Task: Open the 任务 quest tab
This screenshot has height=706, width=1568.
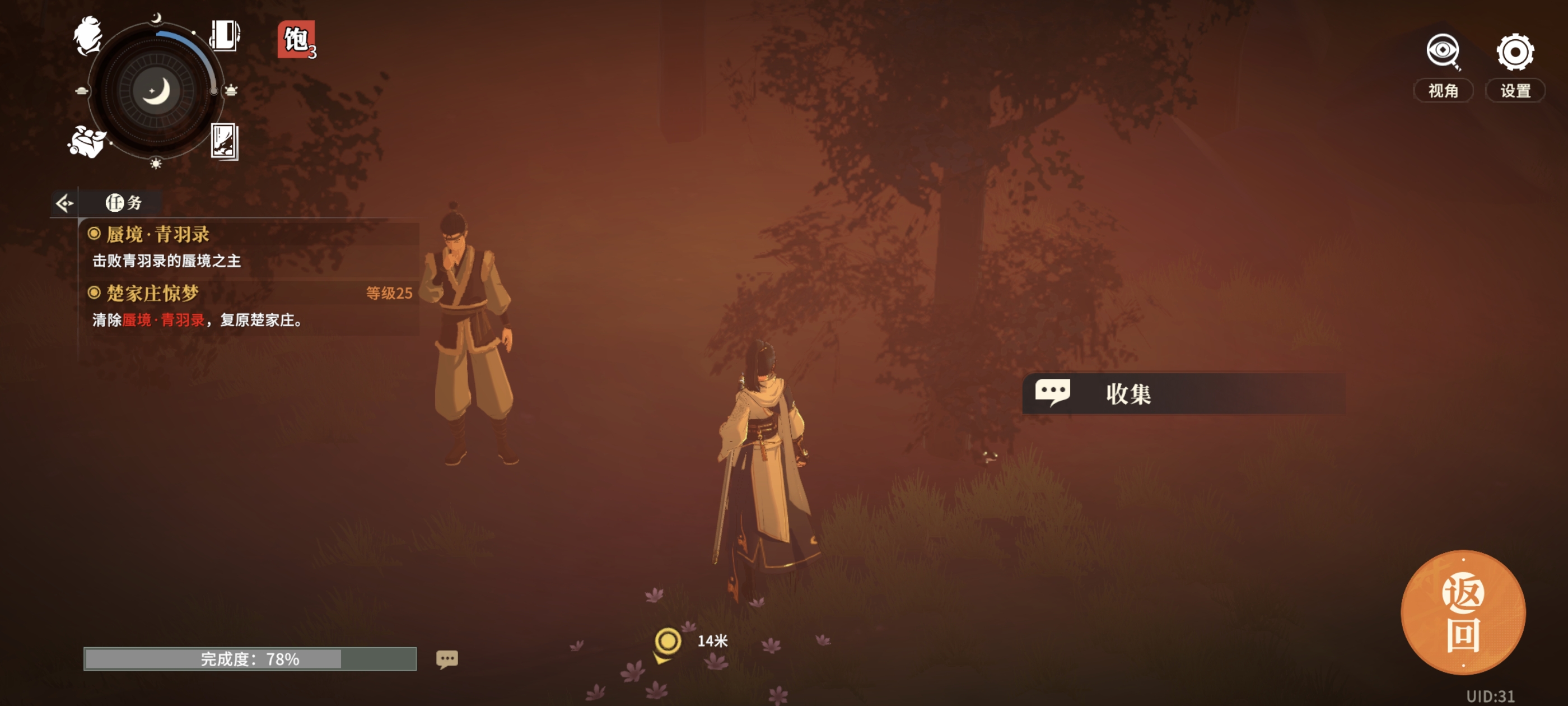Action: pos(124,203)
